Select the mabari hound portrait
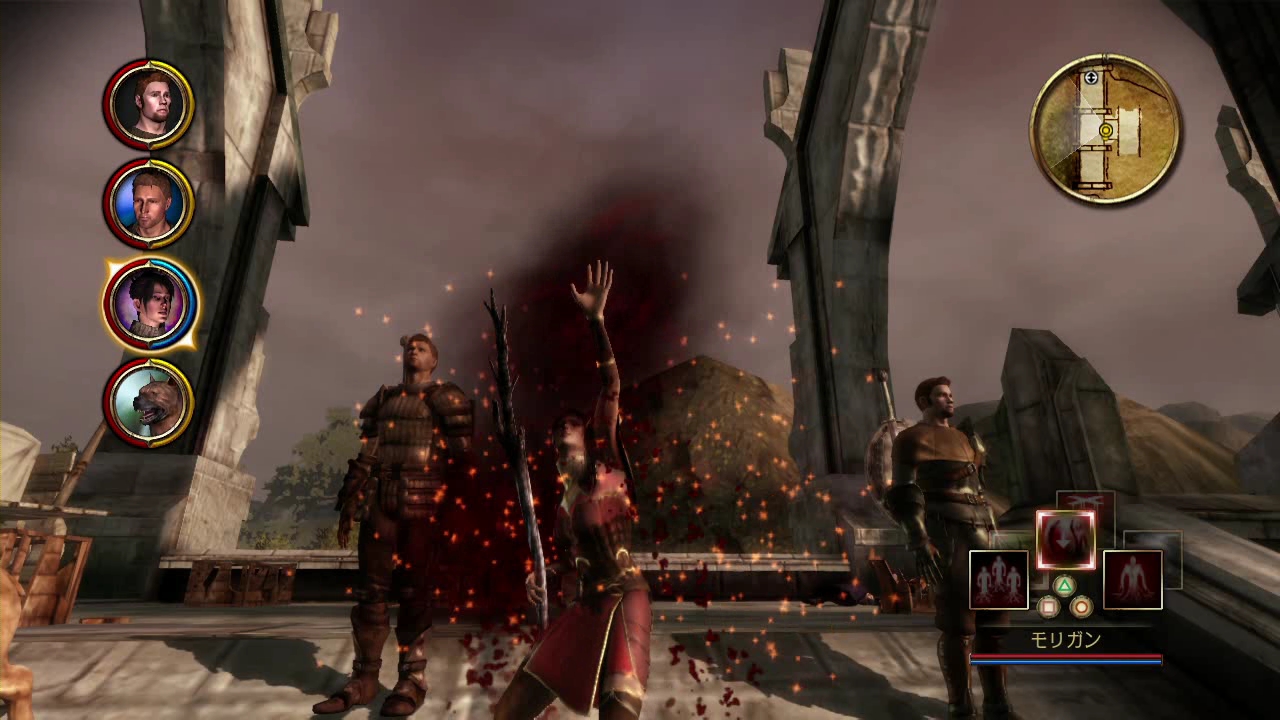The image size is (1280, 720). 149,402
